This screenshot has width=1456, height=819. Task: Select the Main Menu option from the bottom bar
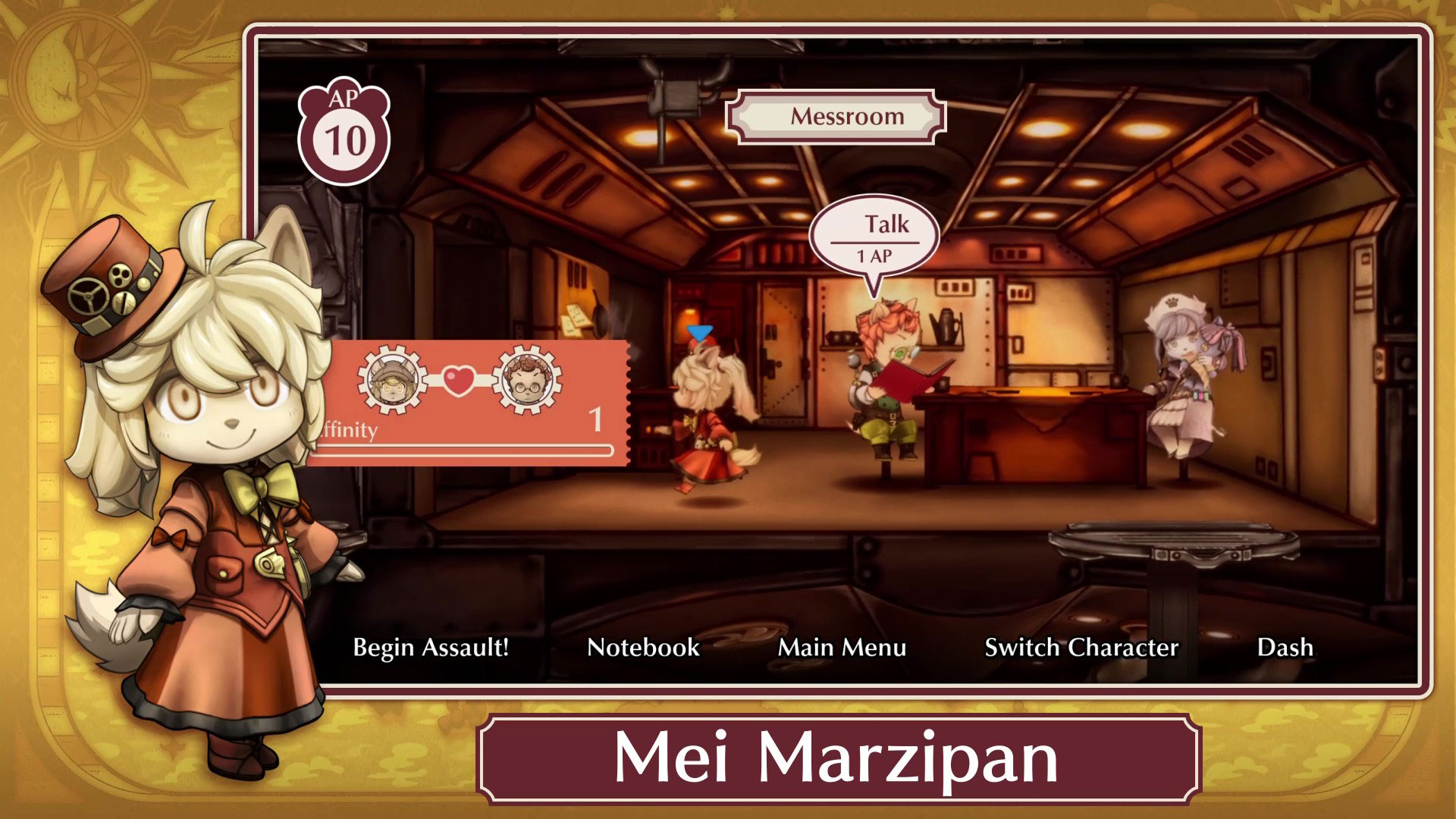coord(842,648)
